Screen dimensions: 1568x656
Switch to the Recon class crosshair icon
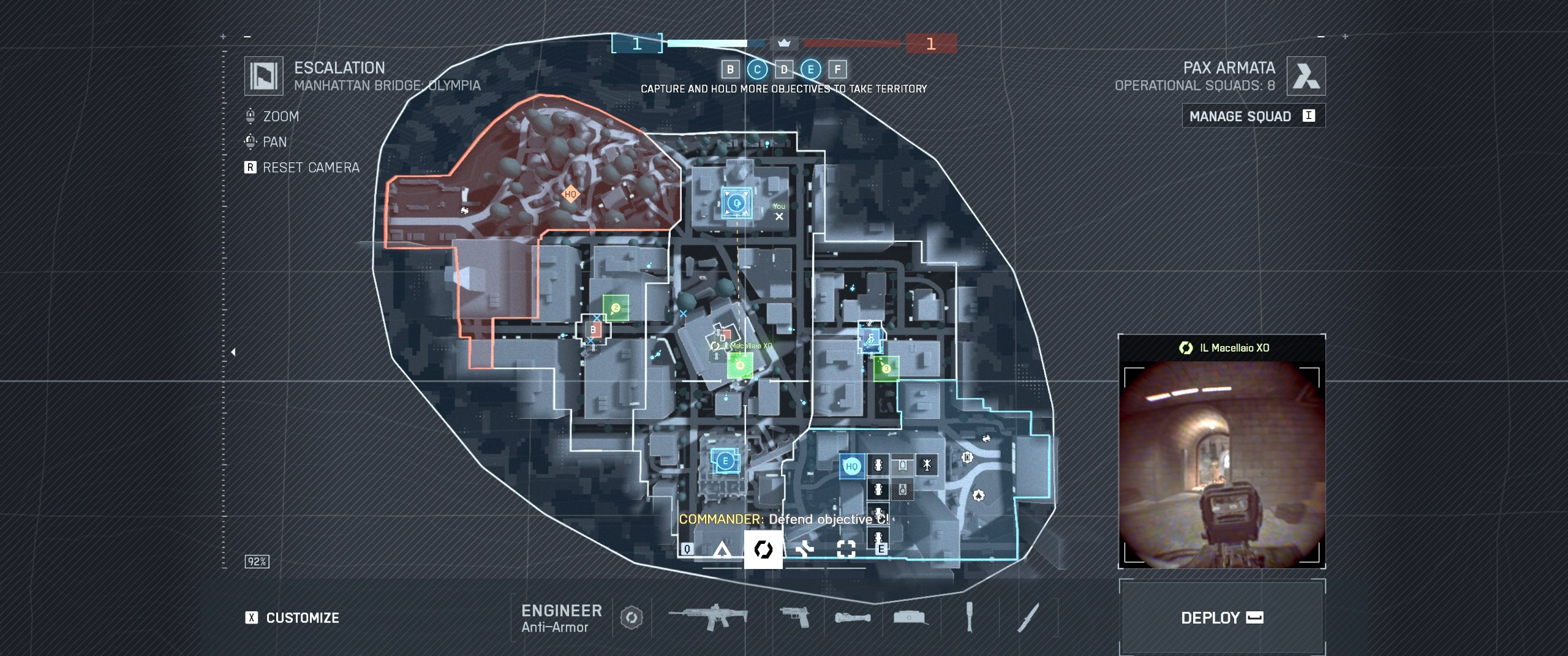[846, 549]
